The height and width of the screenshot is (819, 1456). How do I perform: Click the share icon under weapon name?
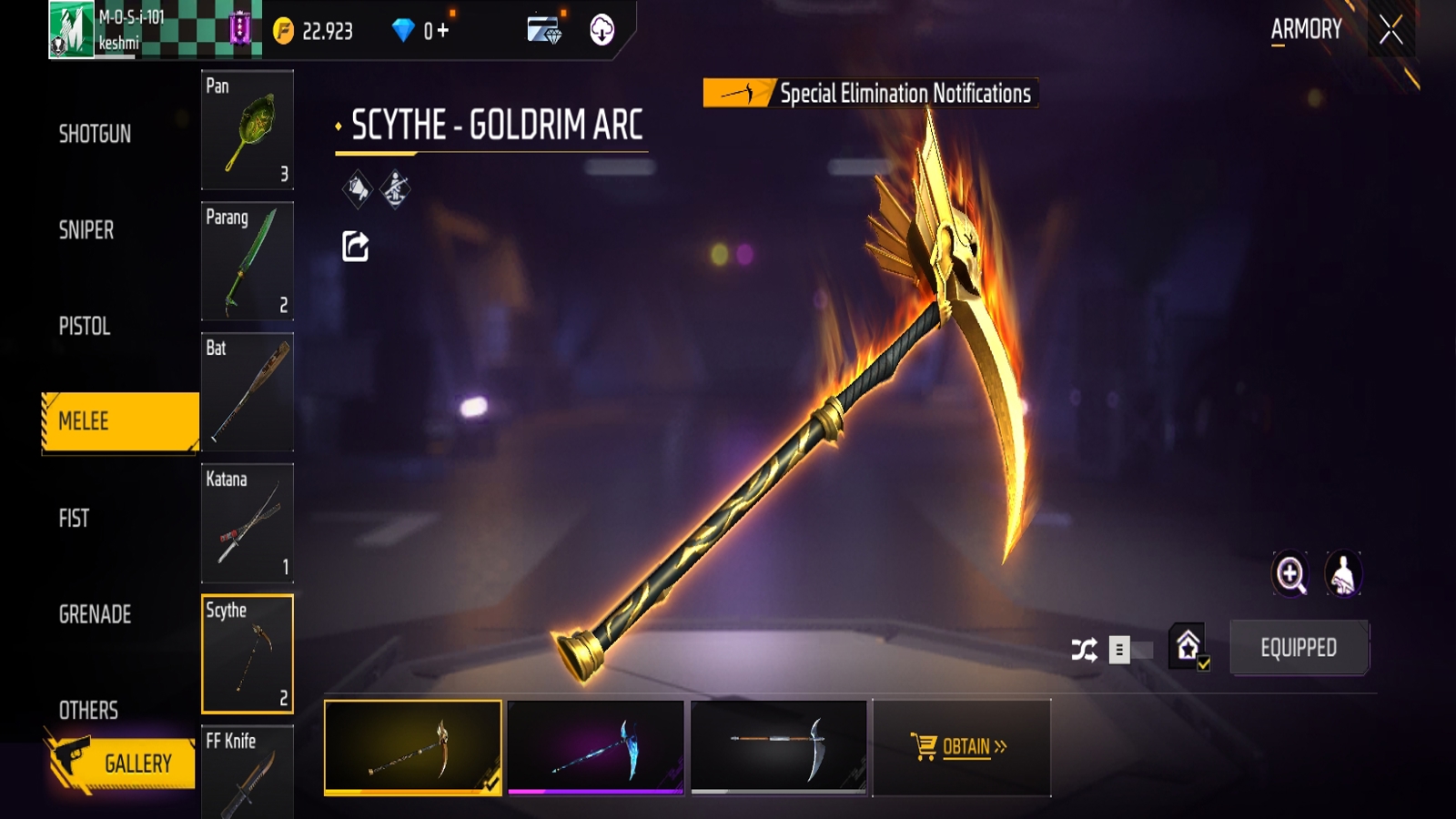pyautogui.click(x=355, y=246)
